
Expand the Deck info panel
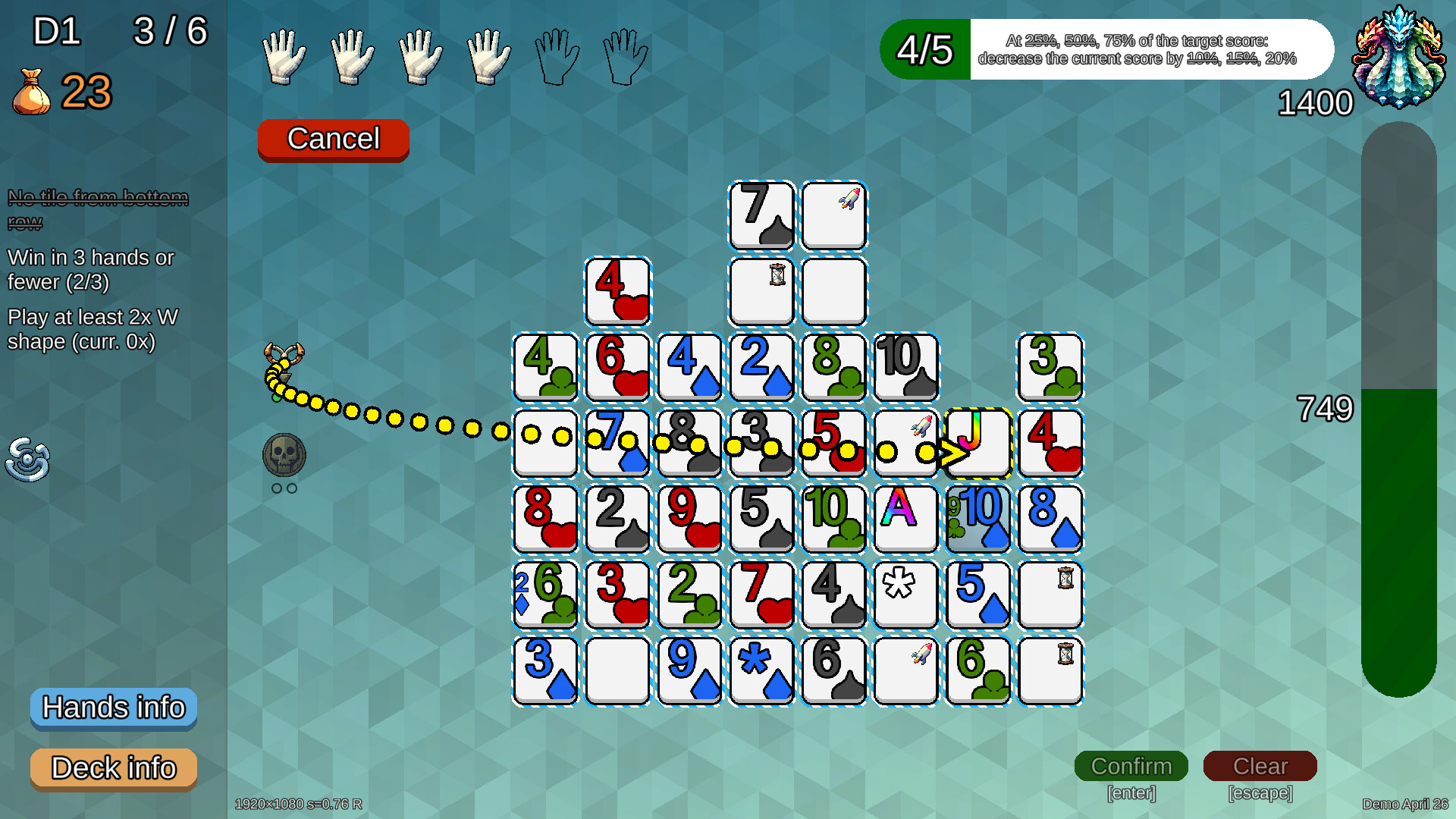pyautogui.click(x=113, y=768)
